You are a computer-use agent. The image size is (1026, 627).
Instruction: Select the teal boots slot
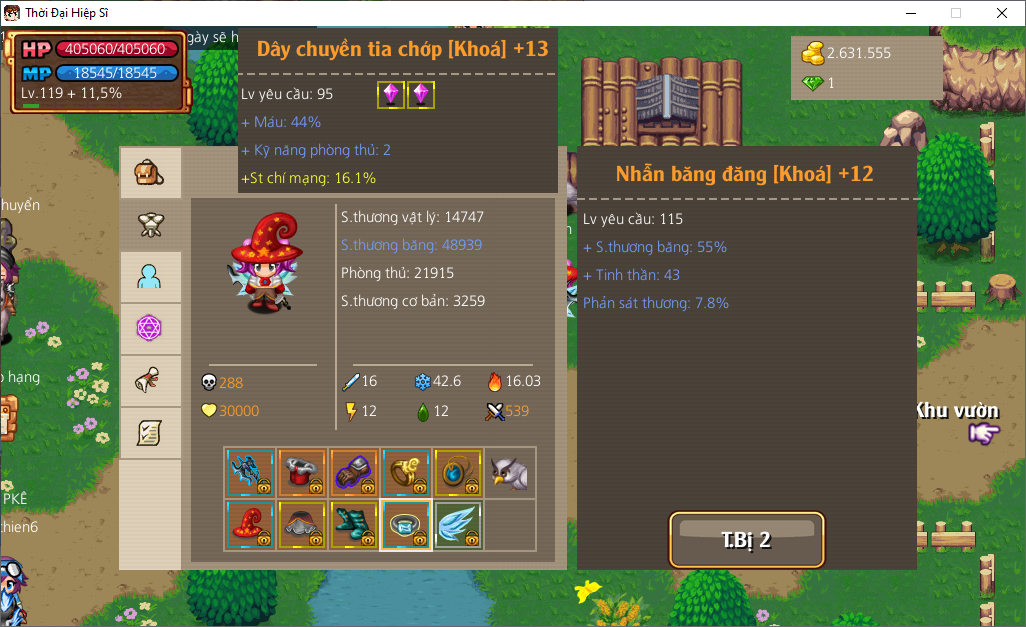point(354,524)
